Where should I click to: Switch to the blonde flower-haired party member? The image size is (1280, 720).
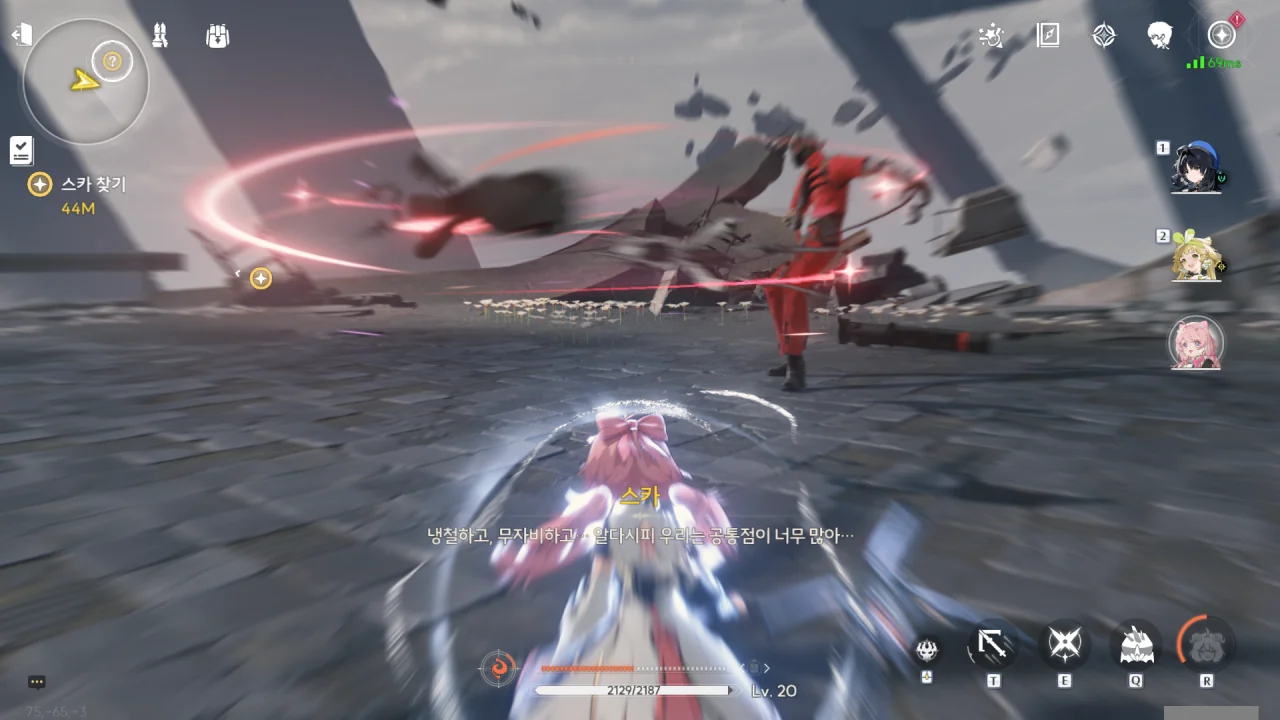click(1197, 257)
